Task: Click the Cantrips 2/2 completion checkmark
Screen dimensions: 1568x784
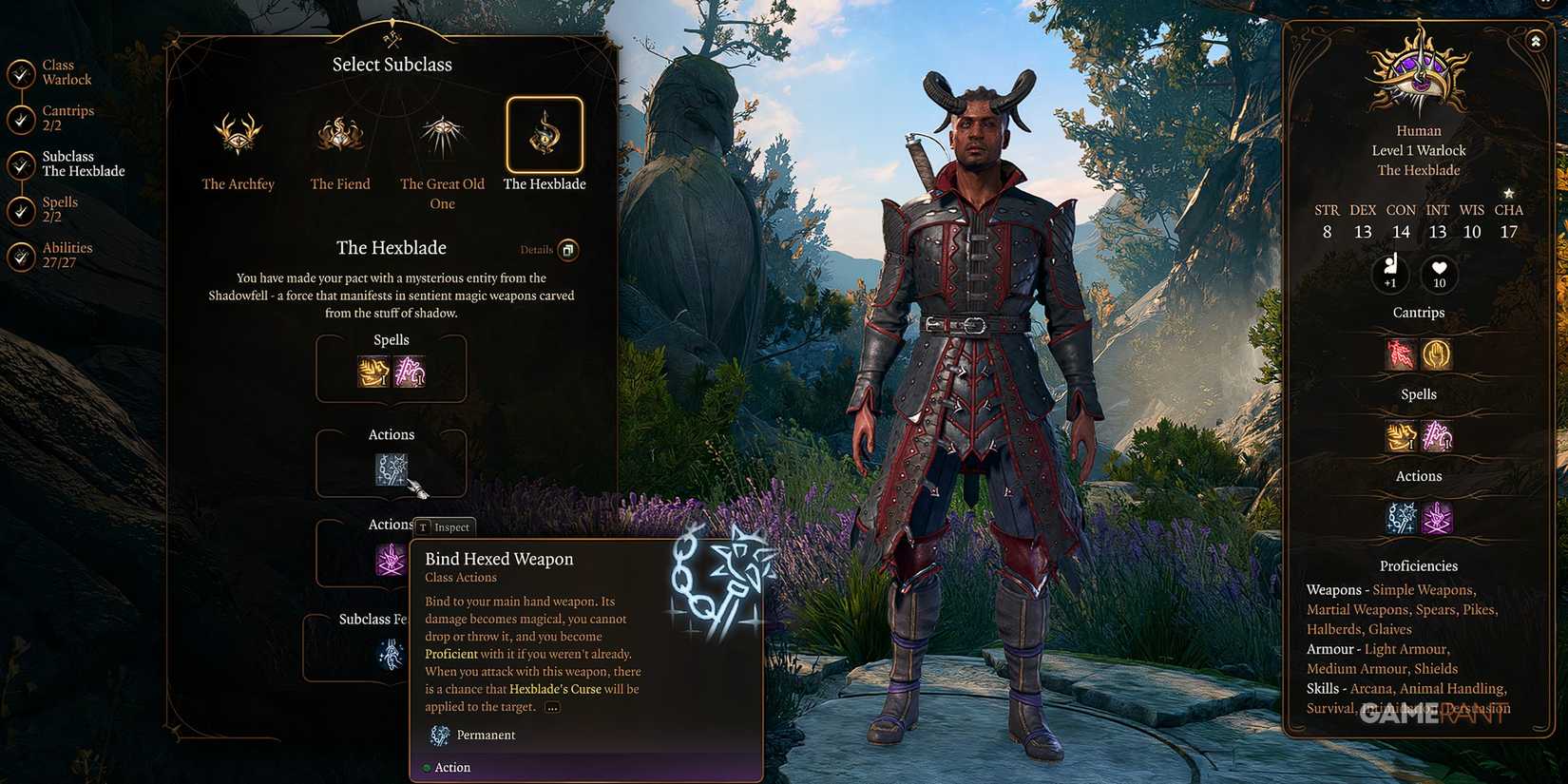Action: (21, 120)
